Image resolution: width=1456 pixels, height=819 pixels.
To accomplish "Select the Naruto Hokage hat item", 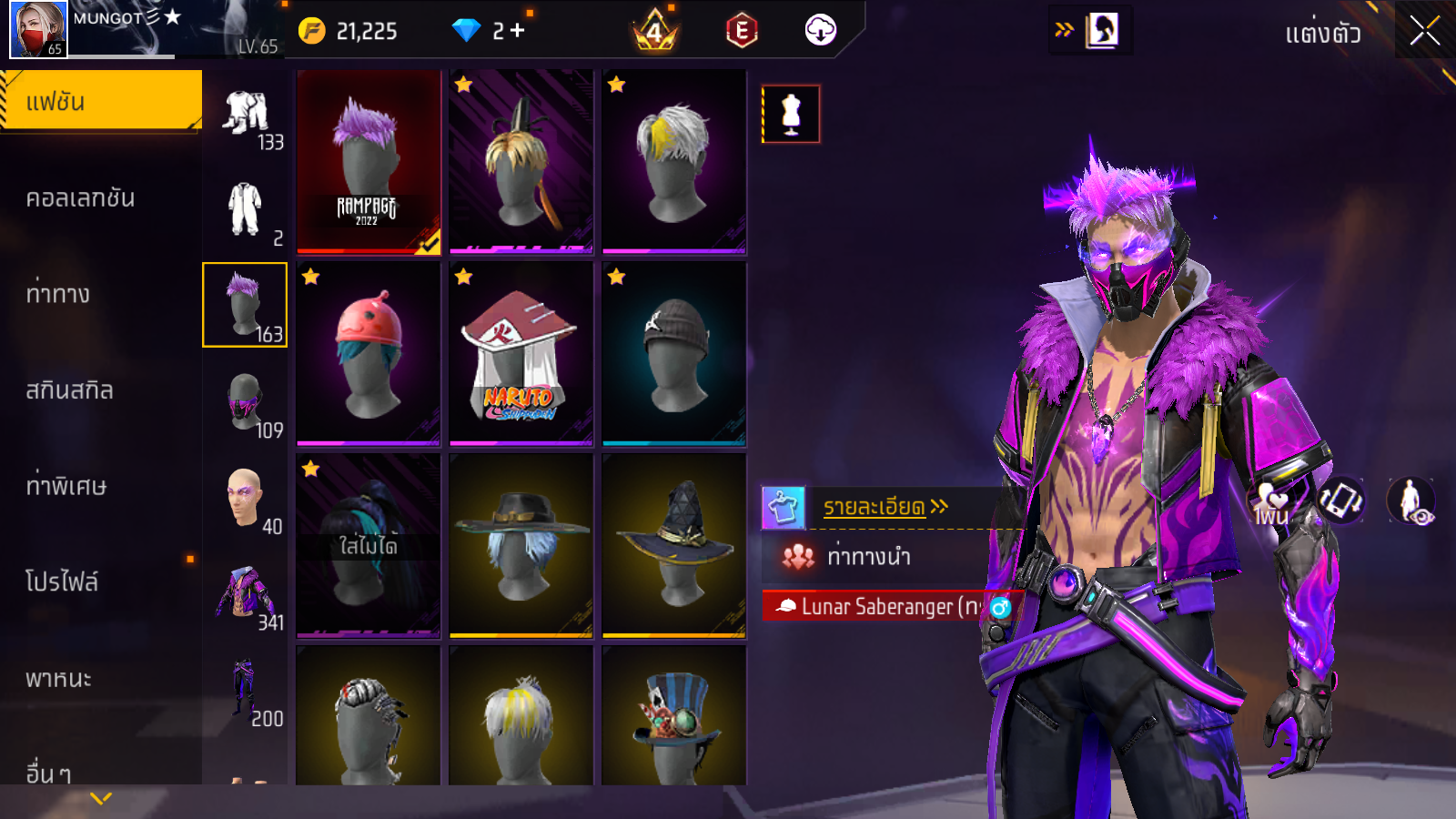I will click(521, 354).
